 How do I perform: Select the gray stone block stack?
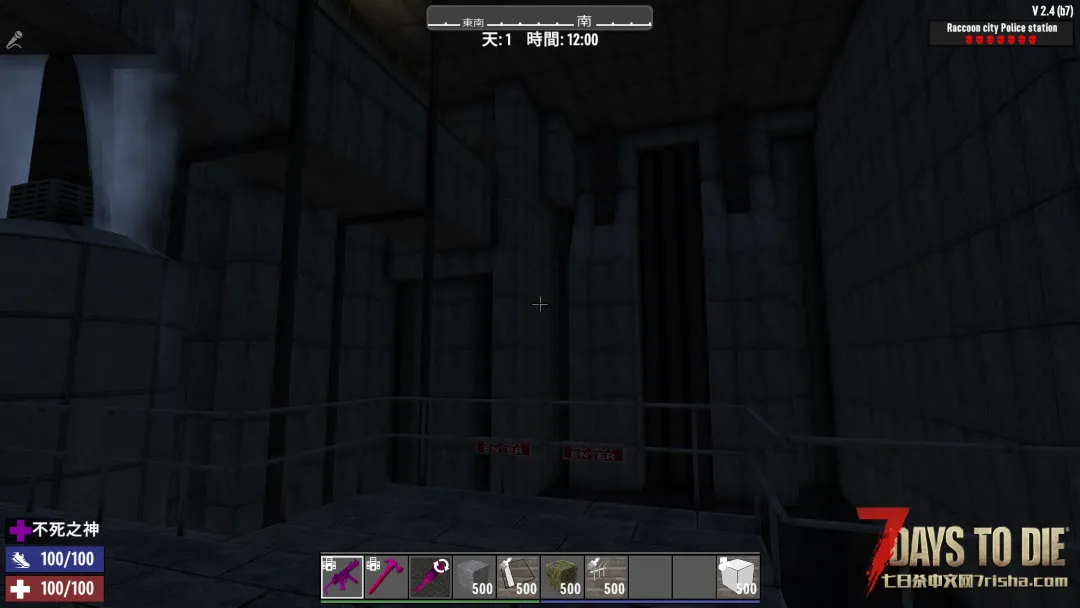[x=474, y=577]
